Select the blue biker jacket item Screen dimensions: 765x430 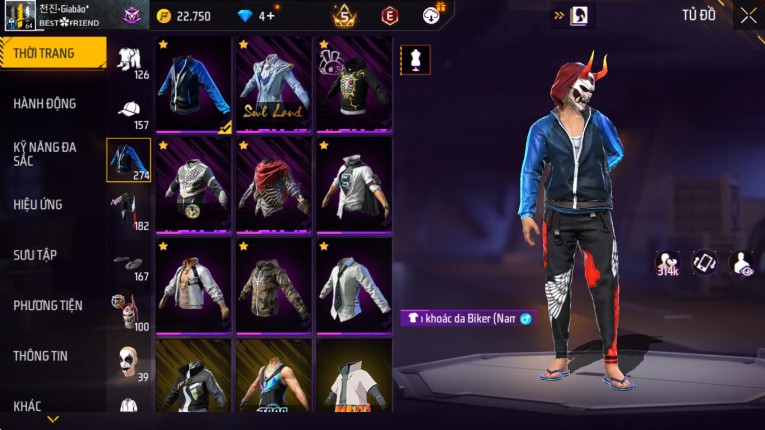click(194, 85)
